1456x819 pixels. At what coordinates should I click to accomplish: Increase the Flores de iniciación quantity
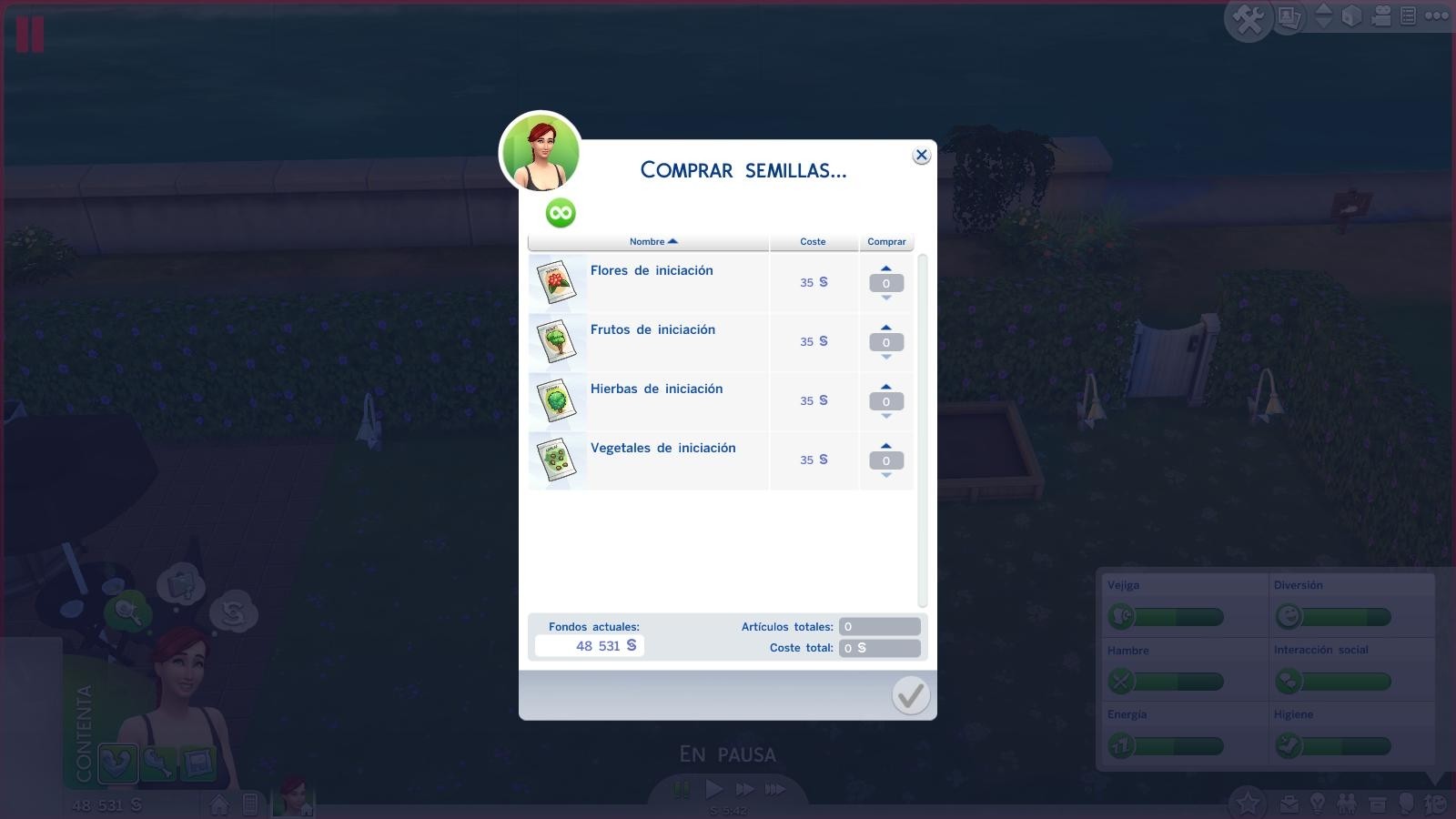click(x=885, y=268)
